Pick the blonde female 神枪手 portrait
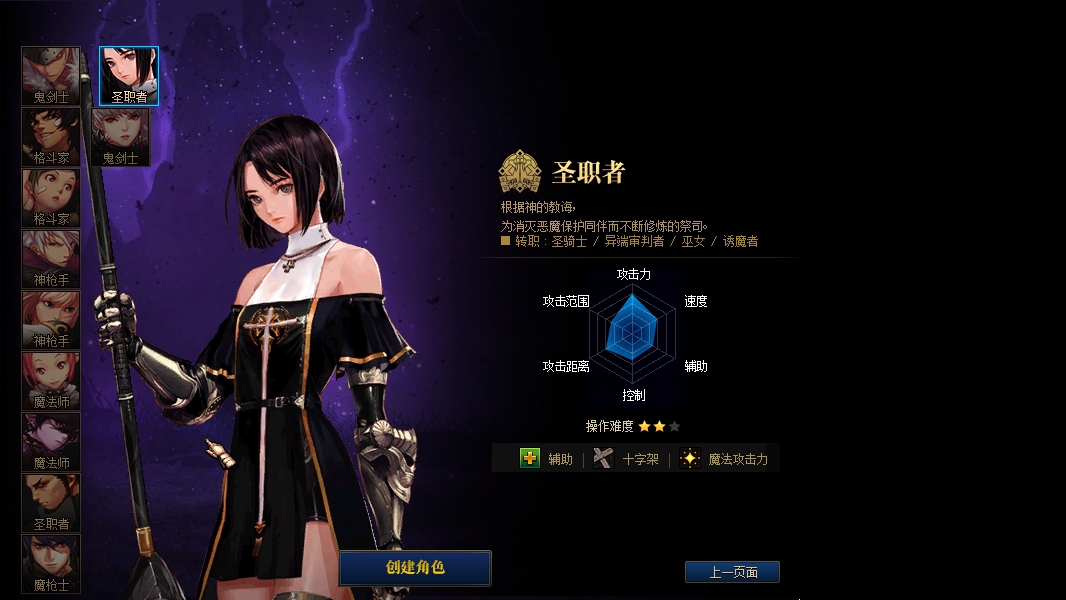Screen dimensions: 1066x600 click(51, 319)
